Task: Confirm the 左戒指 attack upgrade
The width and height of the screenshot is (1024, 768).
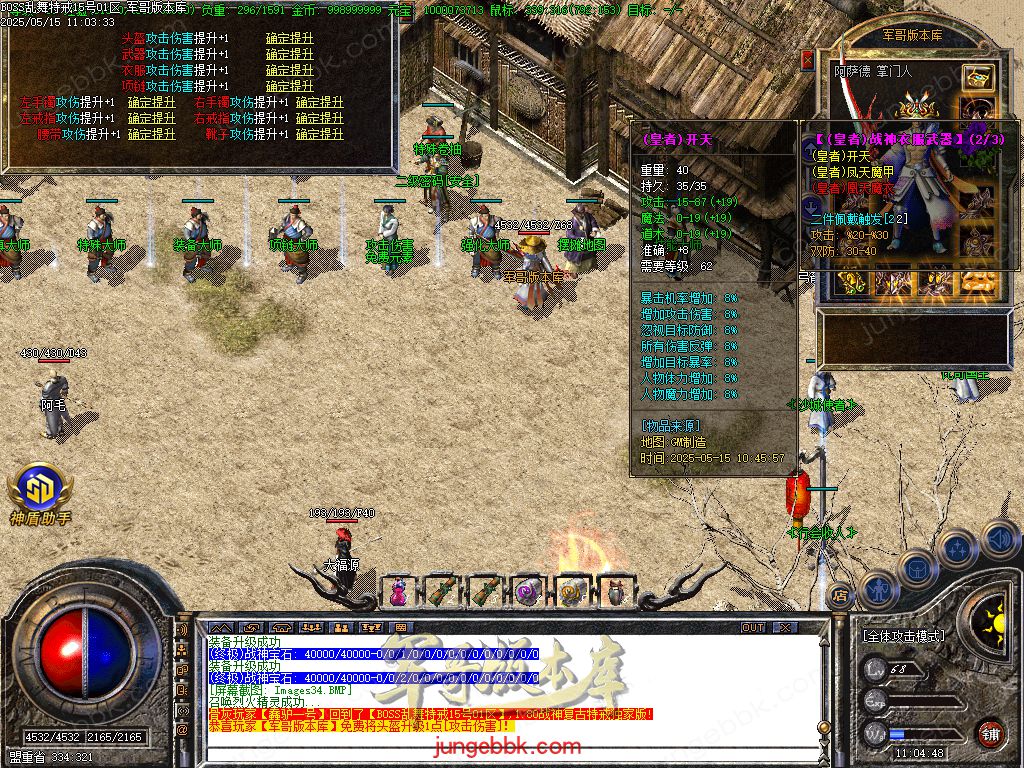Action: (152, 119)
